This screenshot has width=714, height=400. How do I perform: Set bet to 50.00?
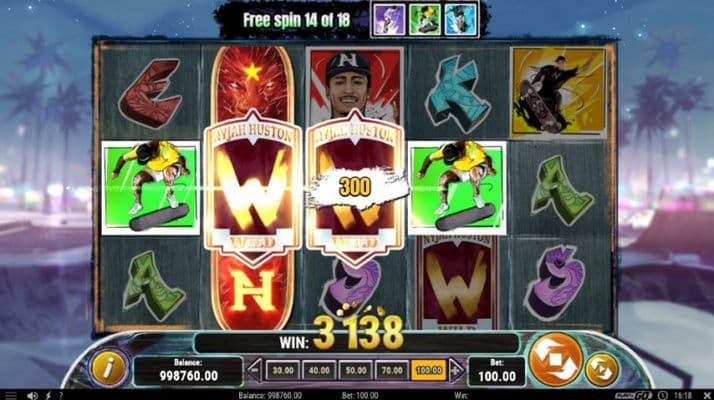[355, 370]
